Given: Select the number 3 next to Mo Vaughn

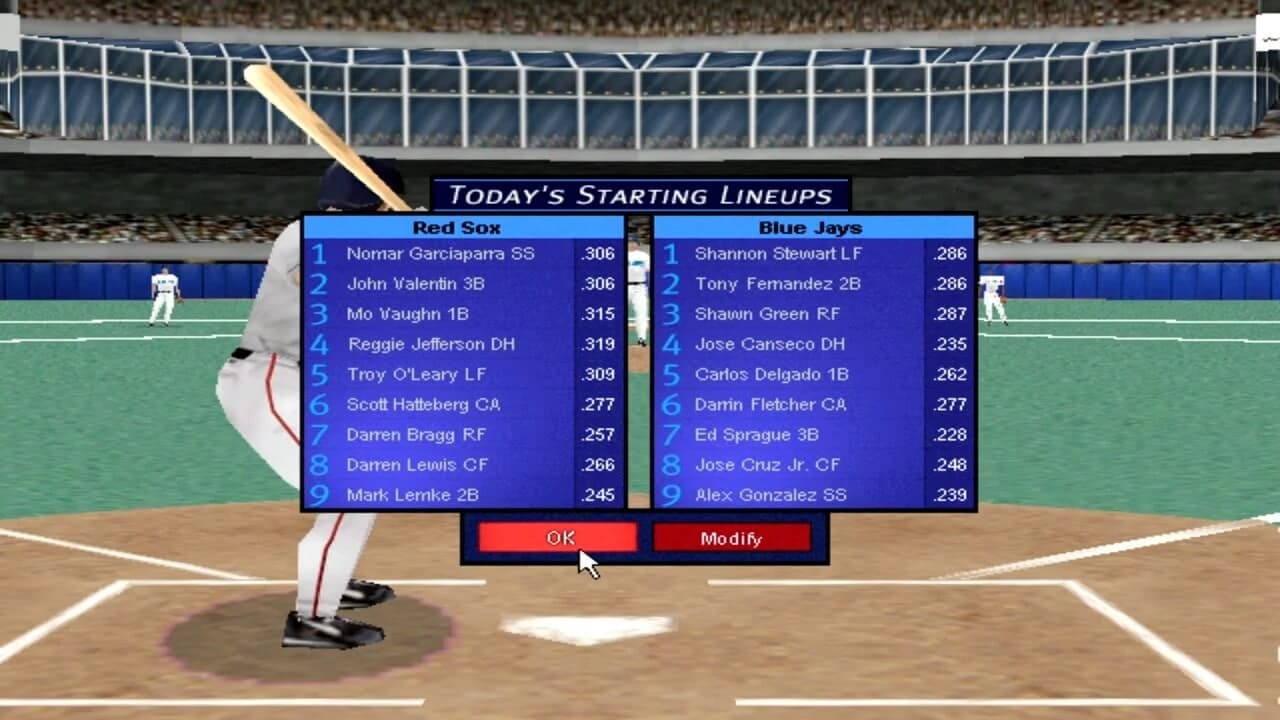Looking at the screenshot, I should pos(320,314).
